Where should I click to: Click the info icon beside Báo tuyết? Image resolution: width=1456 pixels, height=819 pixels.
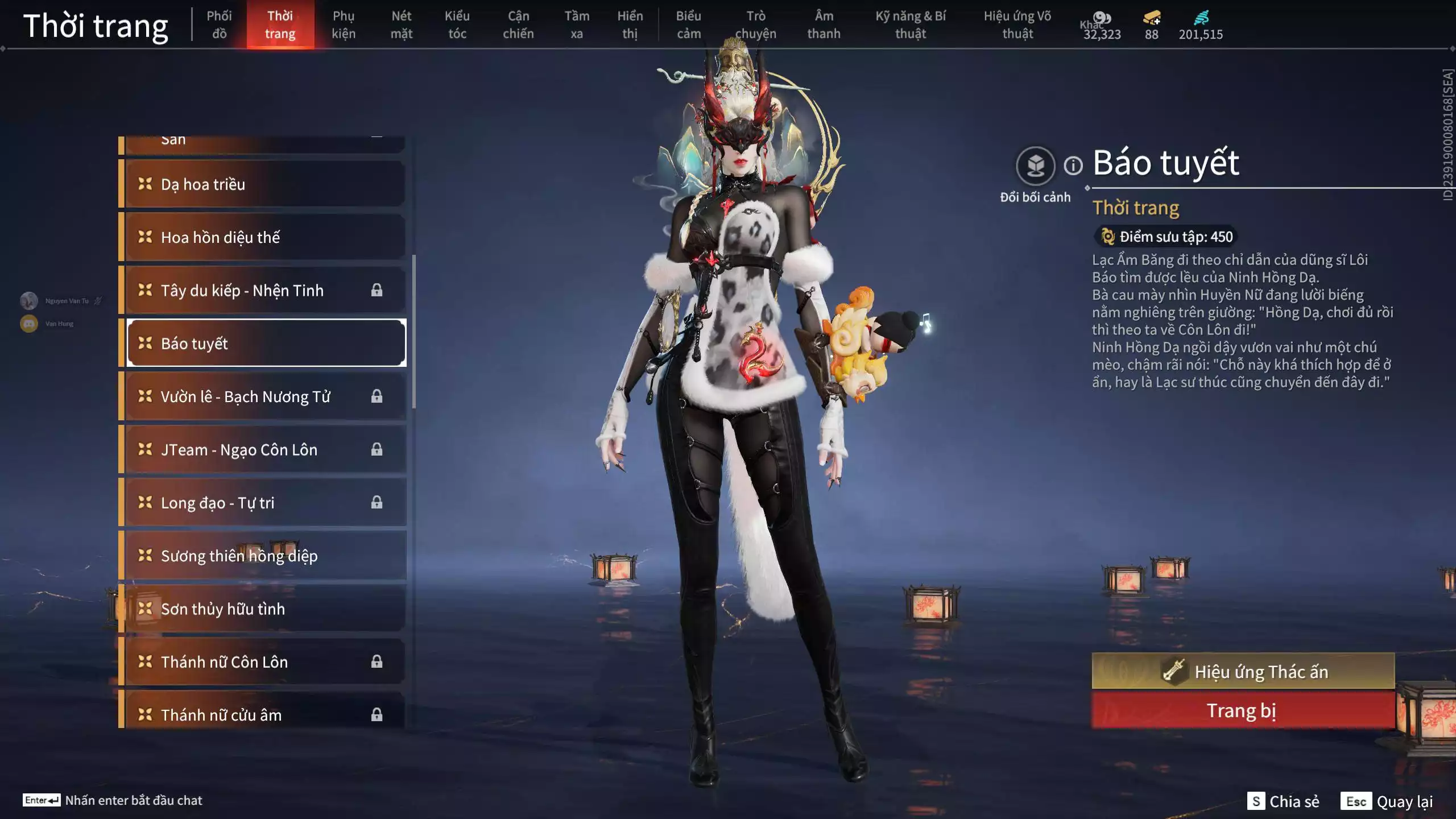coord(1073,166)
